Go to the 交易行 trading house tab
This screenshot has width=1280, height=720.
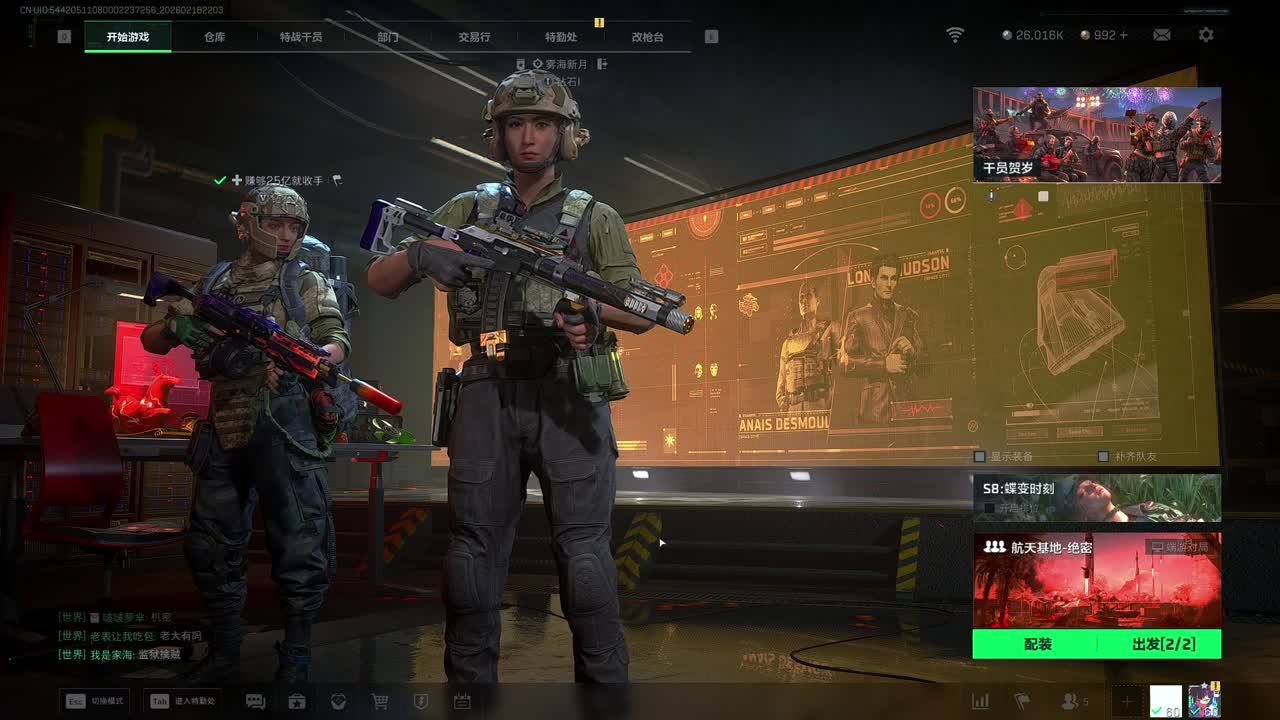point(474,37)
